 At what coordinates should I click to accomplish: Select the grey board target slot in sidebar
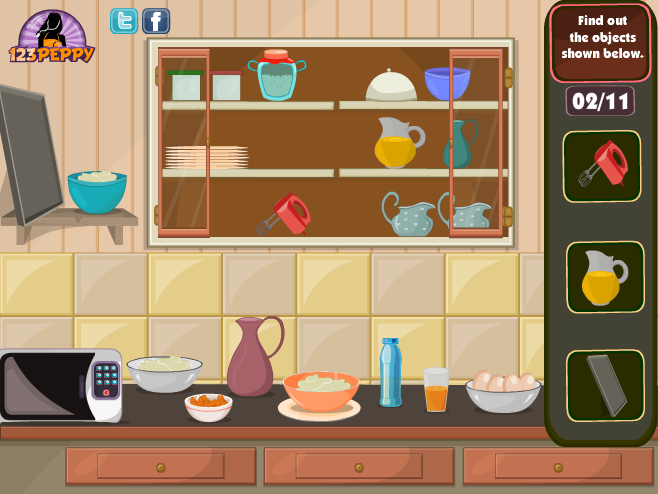pos(604,385)
